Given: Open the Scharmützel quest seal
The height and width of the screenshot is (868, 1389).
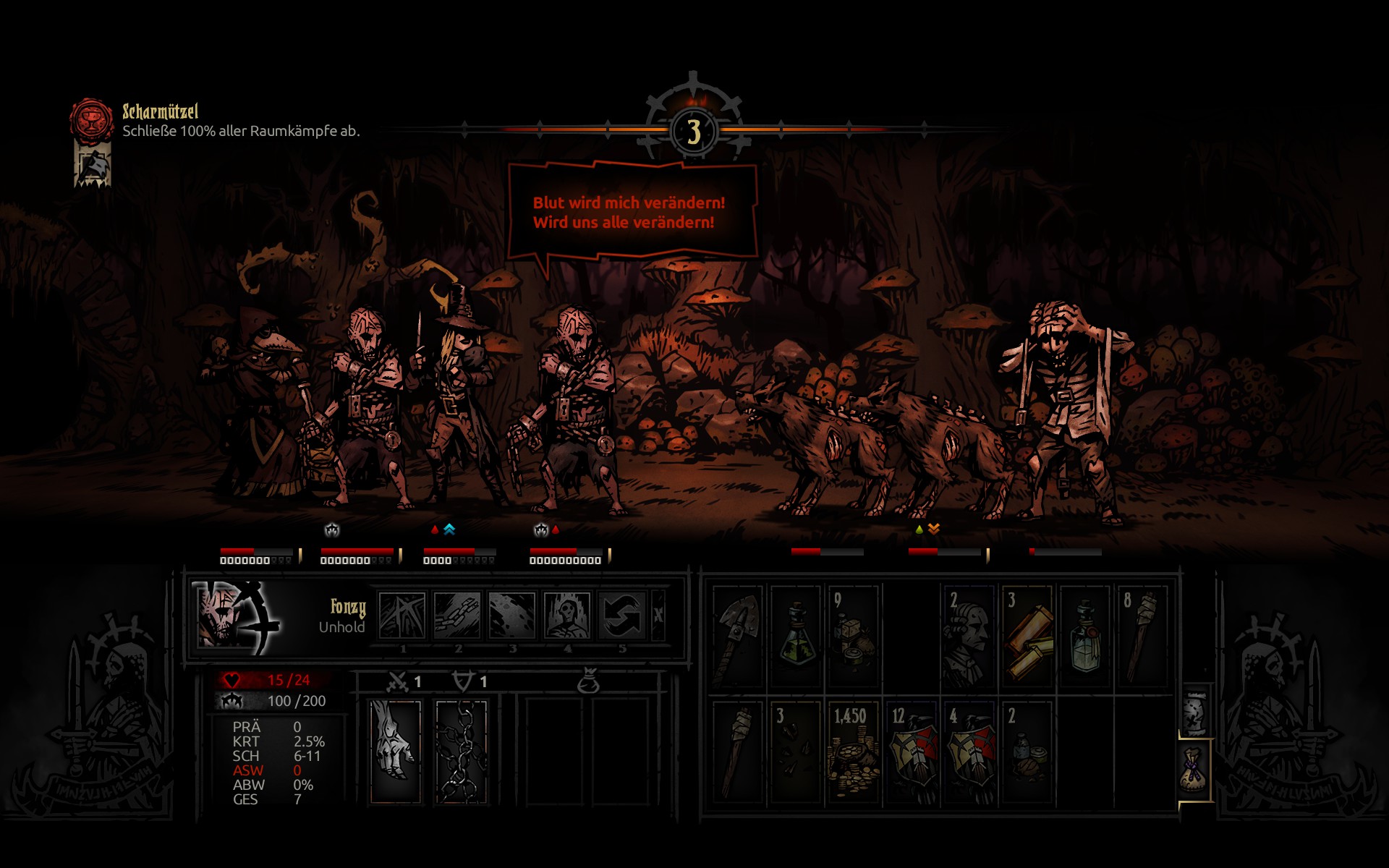Looking at the screenshot, I should click(x=91, y=119).
